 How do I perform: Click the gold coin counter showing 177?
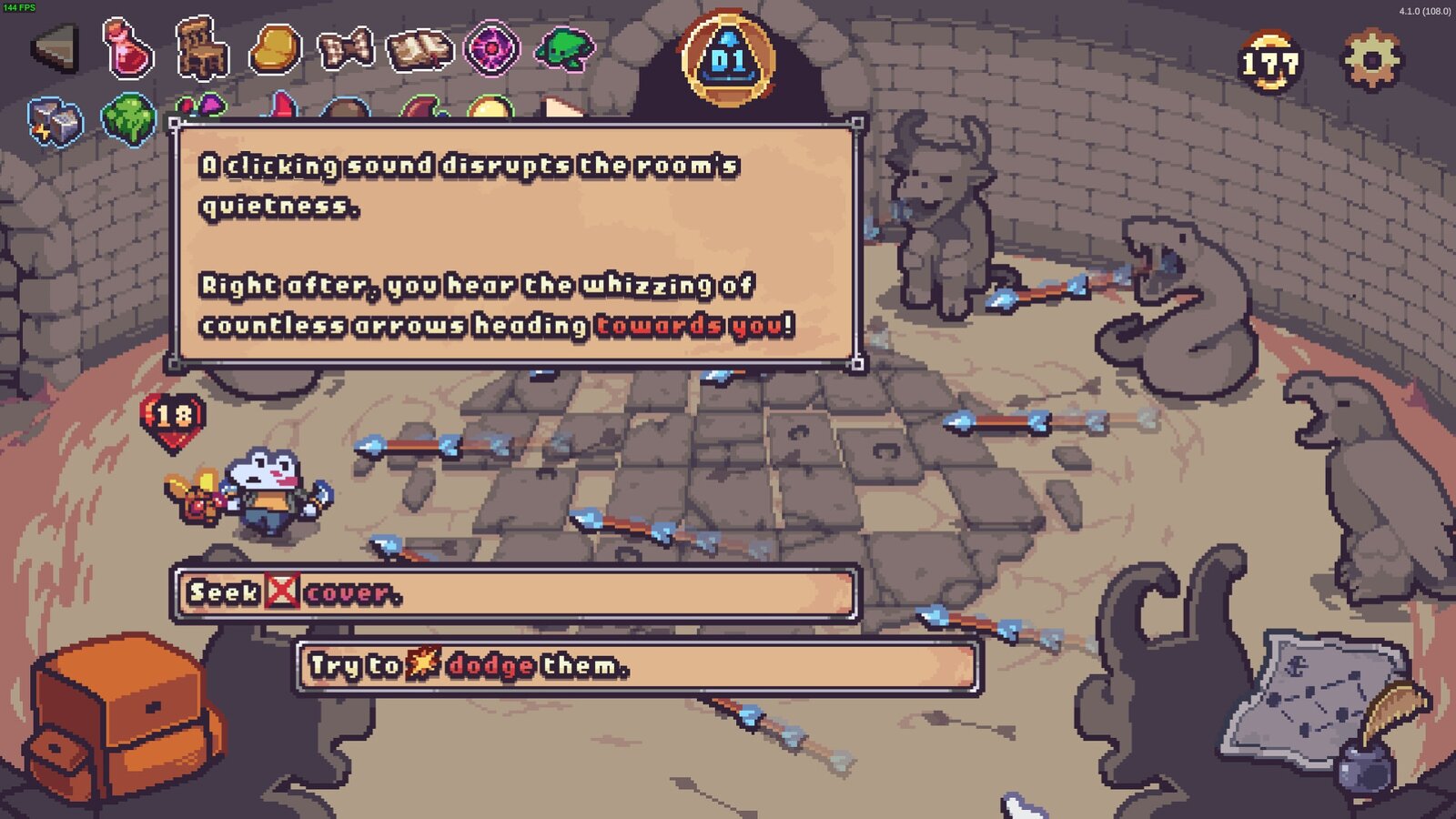tap(1270, 64)
